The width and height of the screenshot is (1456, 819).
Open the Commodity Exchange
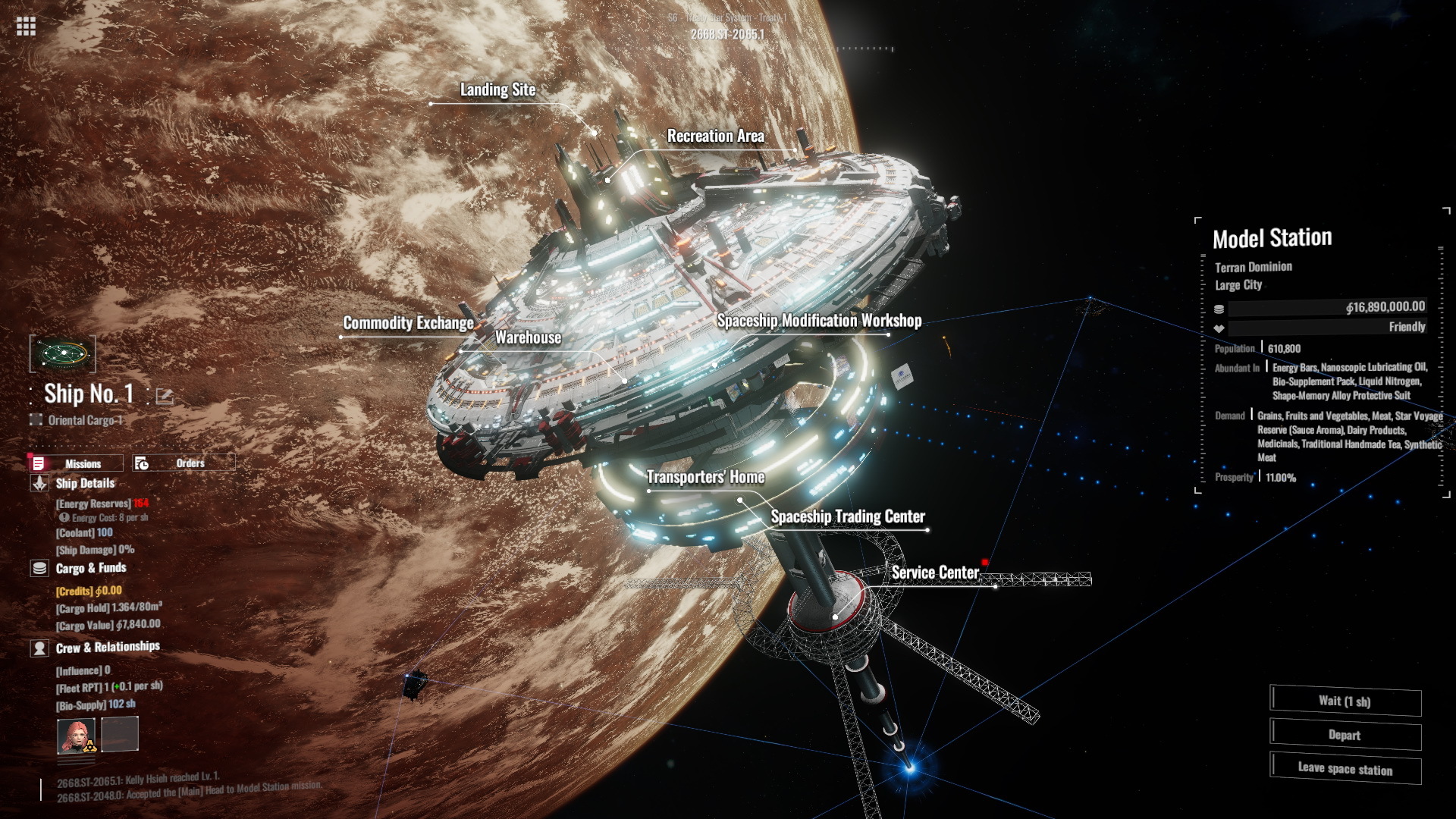click(408, 323)
